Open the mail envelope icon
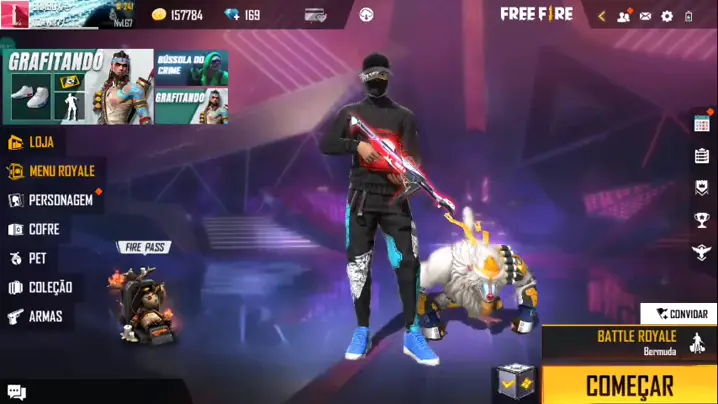 click(x=645, y=16)
